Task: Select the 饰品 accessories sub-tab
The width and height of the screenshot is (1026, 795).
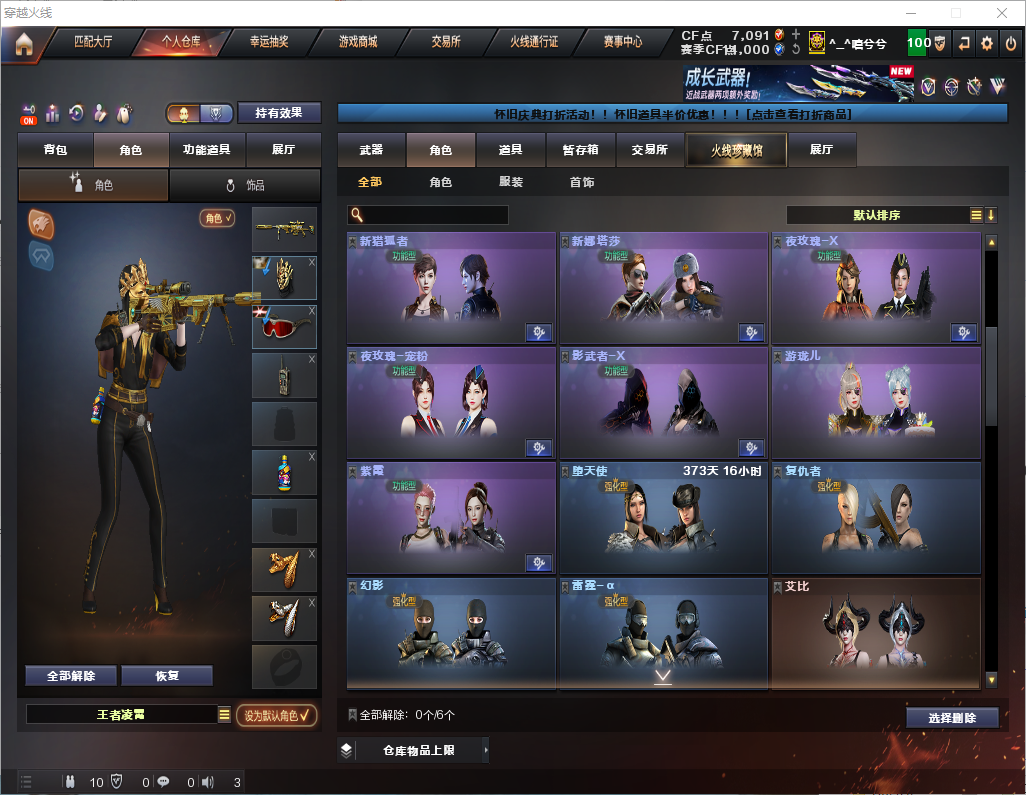Action: point(245,185)
